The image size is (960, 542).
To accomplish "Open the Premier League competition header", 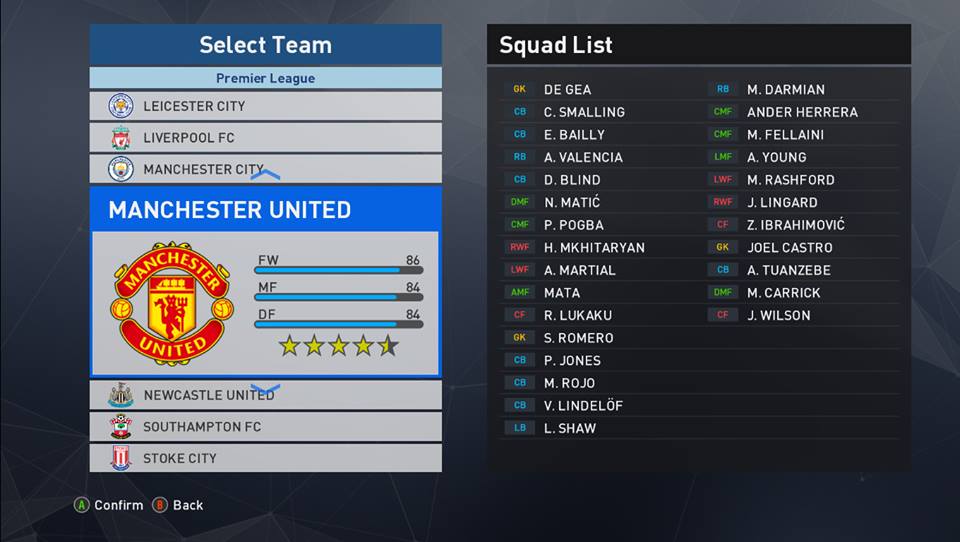I will point(265,78).
